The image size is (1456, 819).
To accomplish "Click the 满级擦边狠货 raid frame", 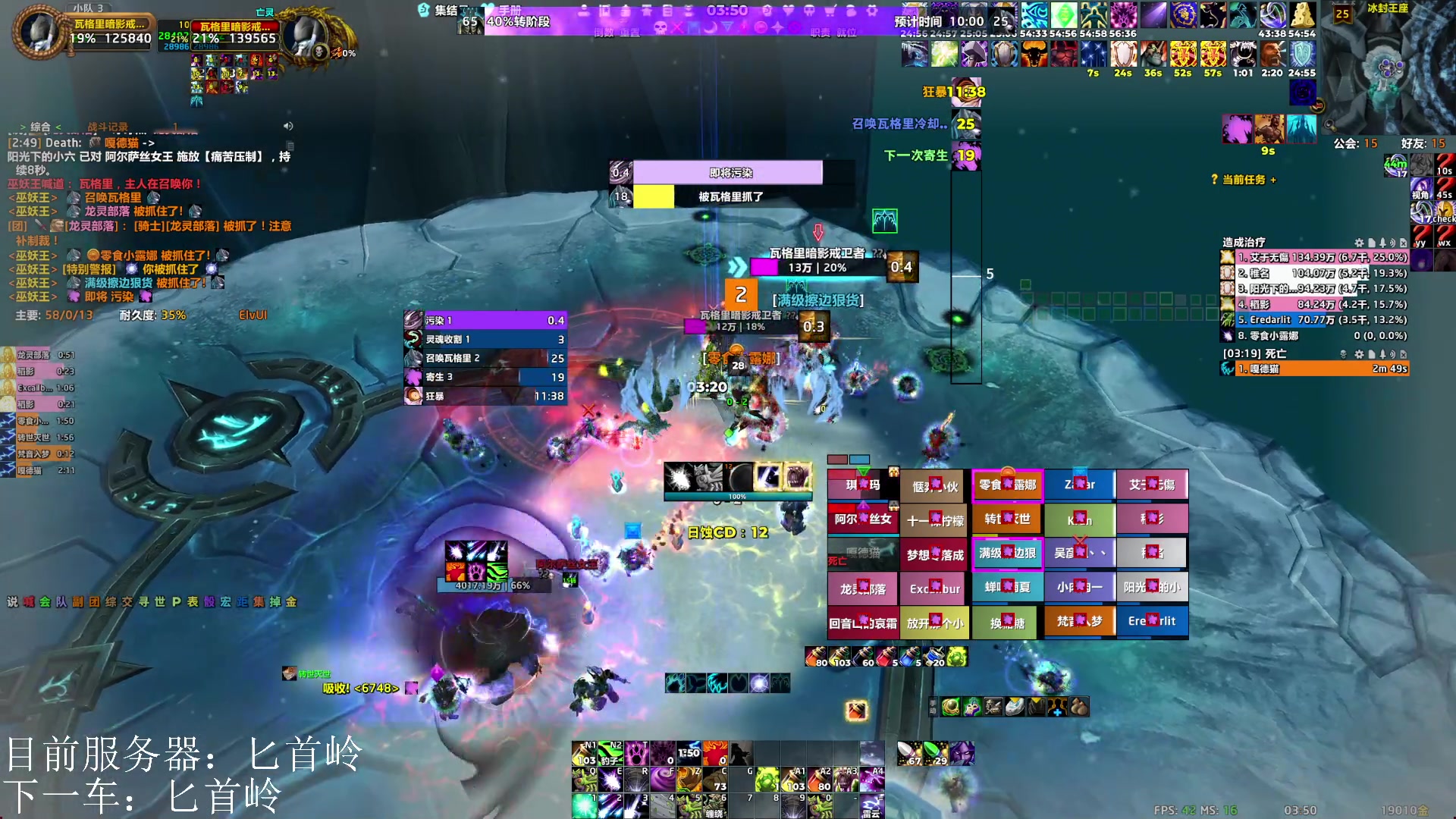I will click(x=1007, y=553).
